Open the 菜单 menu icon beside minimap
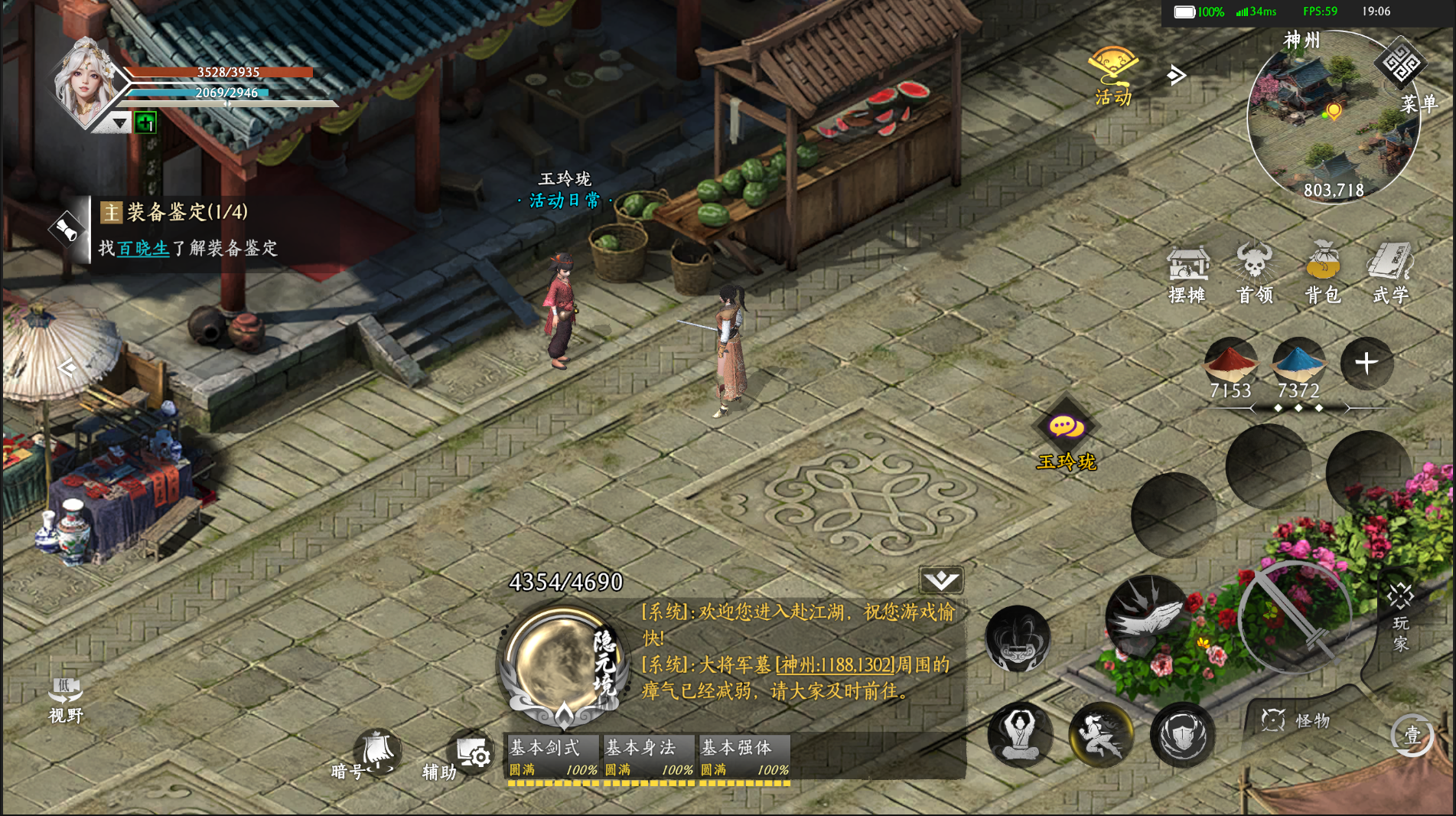This screenshot has height=816, width=1456. point(1402,70)
